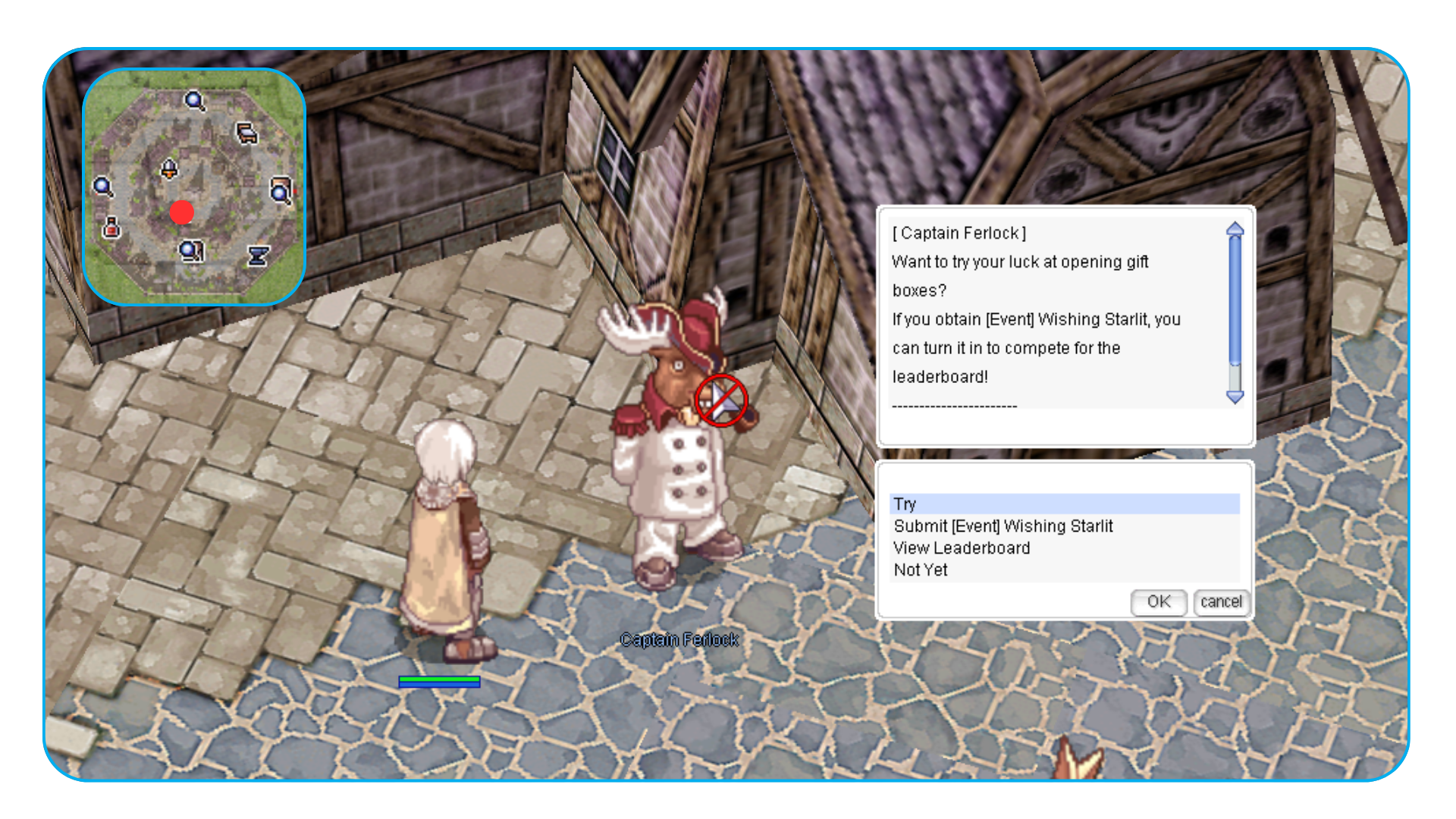This screenshot has height=819, width=1456.
Task: Click the red player dot on the minimap
Action: pos(182,212)
